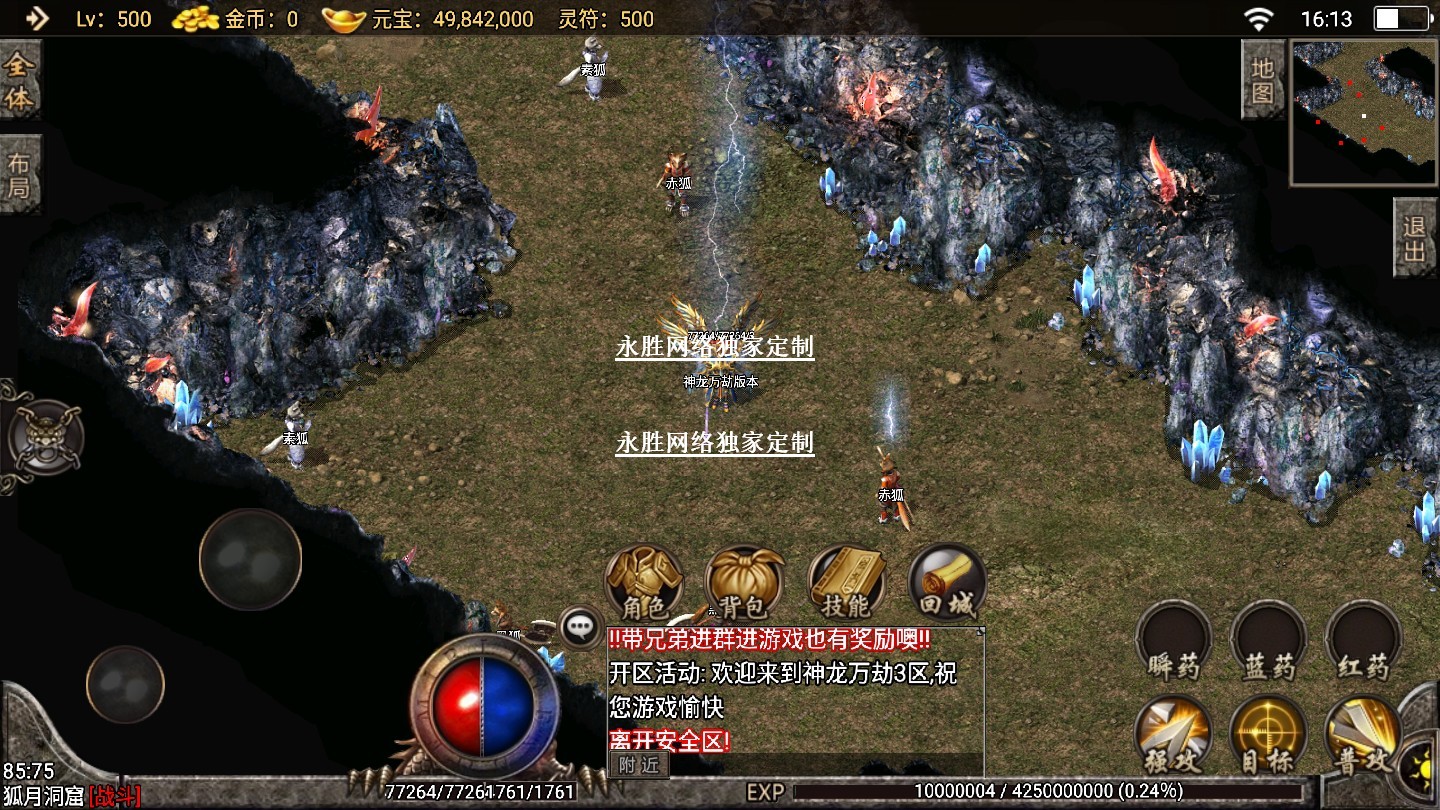1440x810 pixels.
Task: Tap the 退出 exit button
Action: click(x=1415, y=238)
